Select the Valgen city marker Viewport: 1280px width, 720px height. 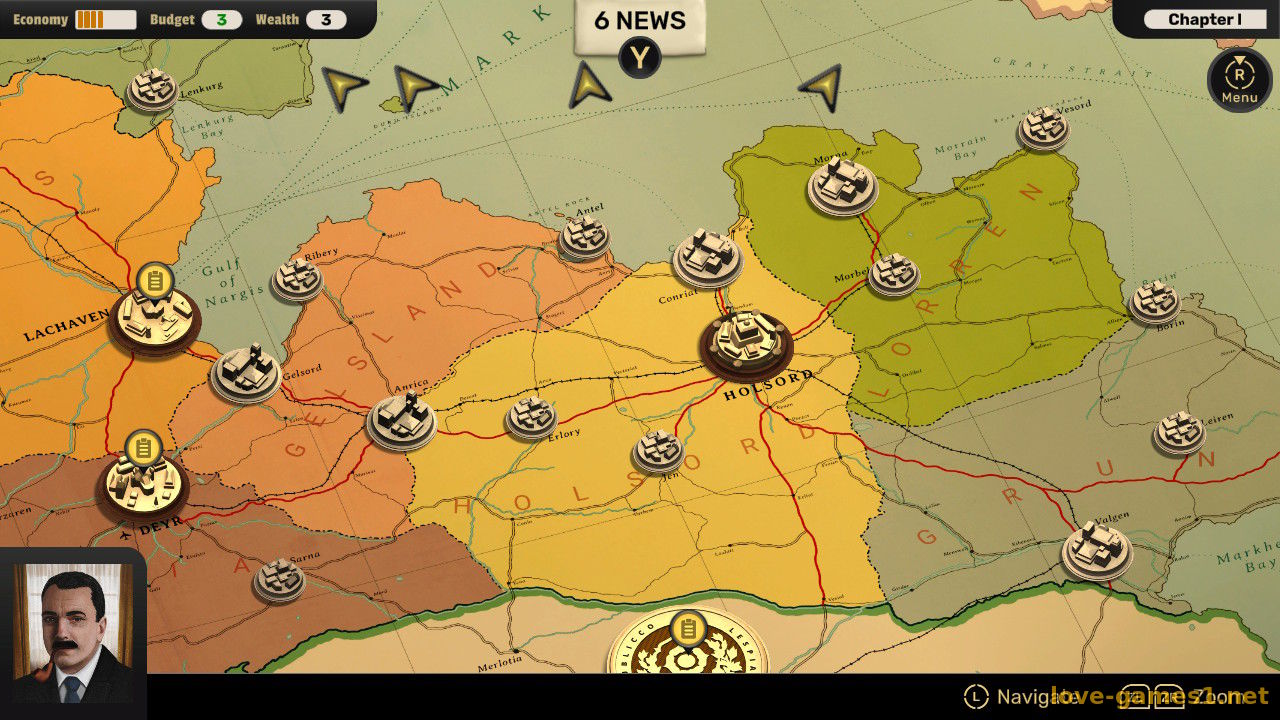click(1096, 548)
